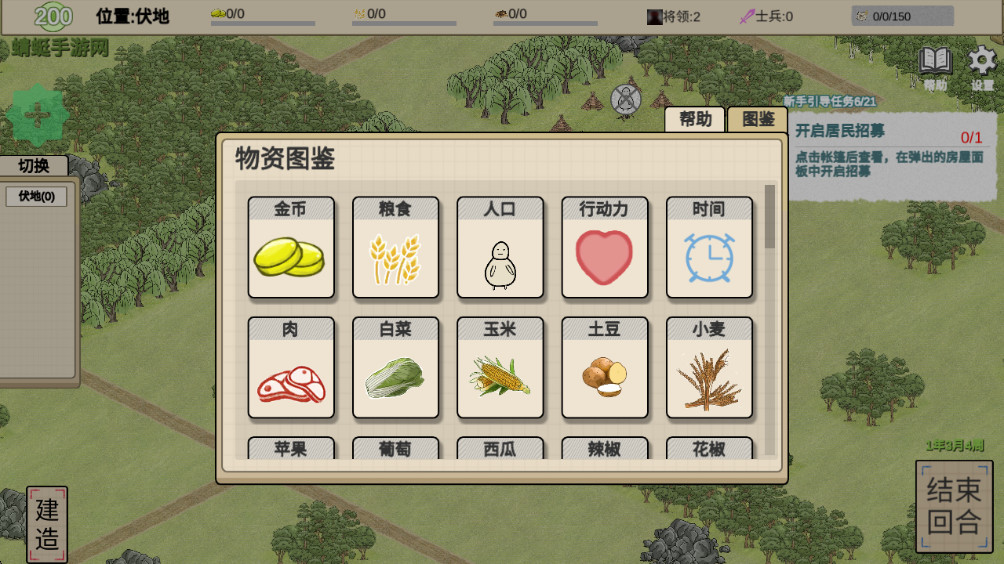Screen dimensions: 1004x564
Task: Open the 人口 population card
Action: point(500,247)
